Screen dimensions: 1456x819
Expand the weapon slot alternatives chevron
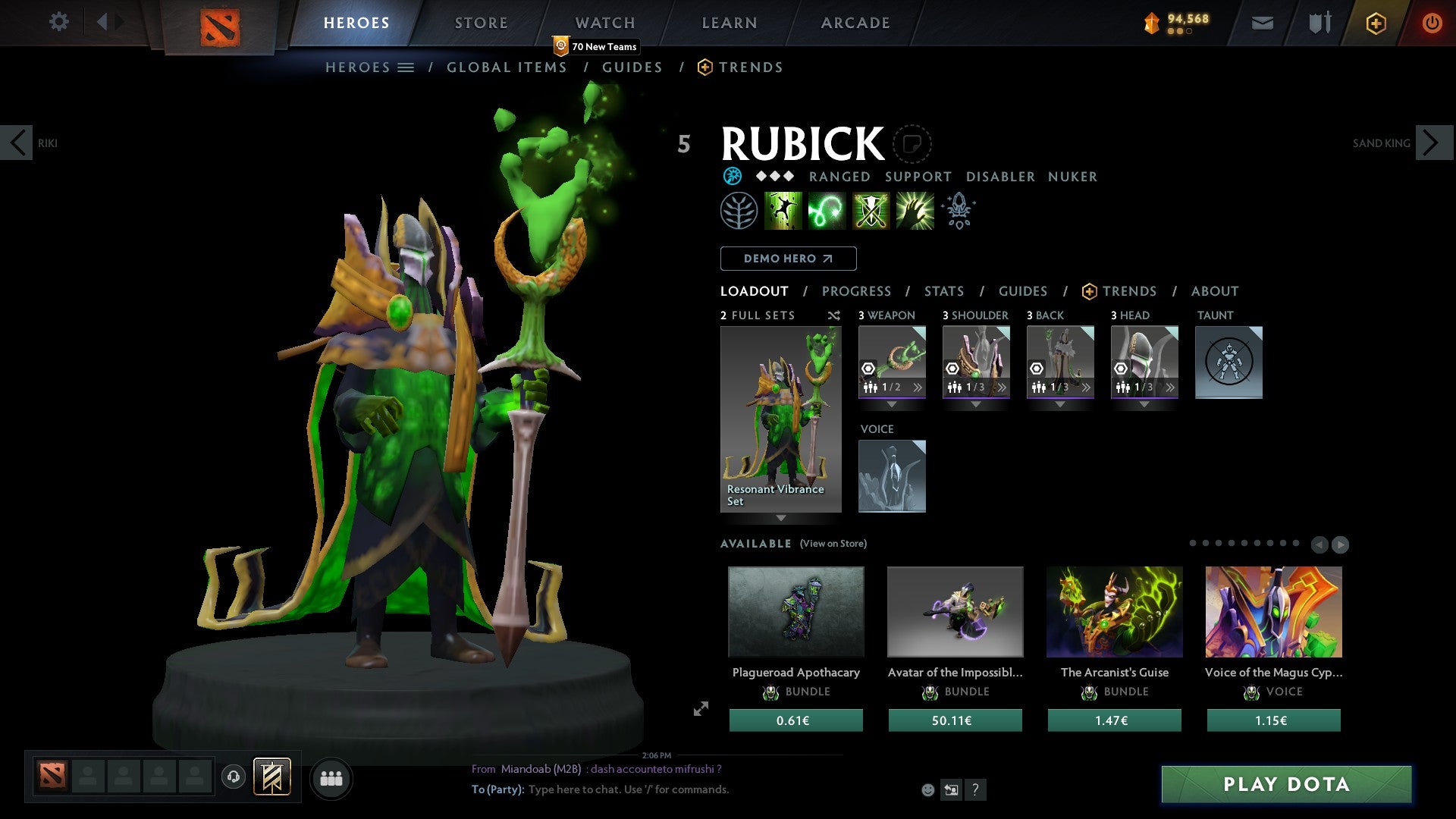(916, 388)
